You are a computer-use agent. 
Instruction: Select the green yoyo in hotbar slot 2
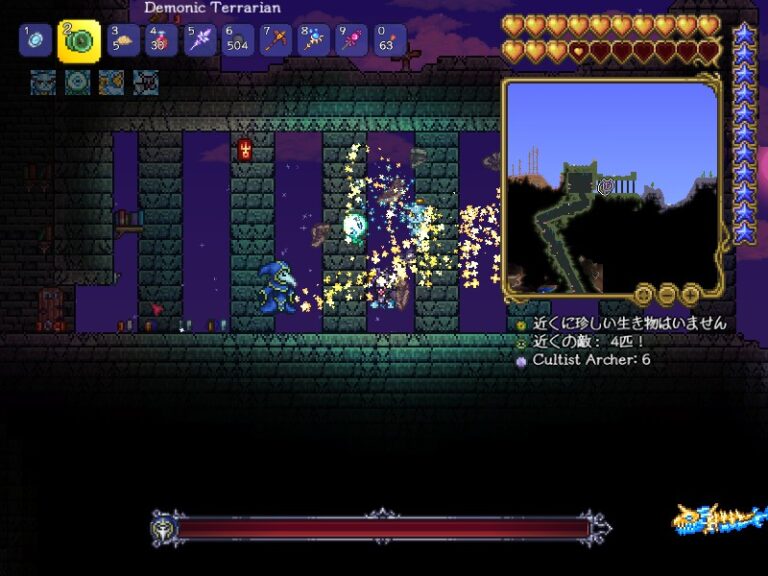79,41
